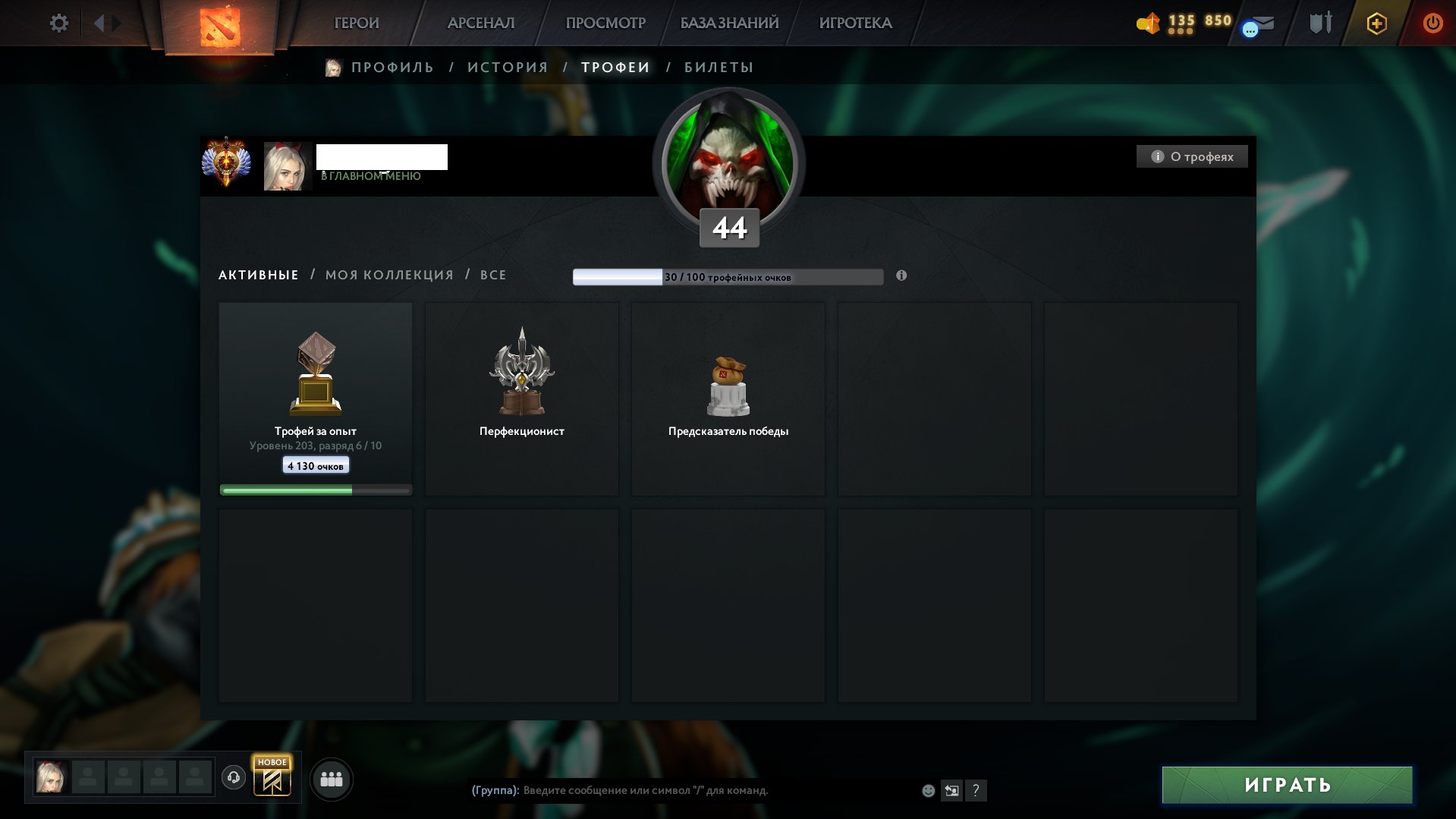Image resolution: width=1456 pixels, height=819 pixels.
Task: Click the group chat input field
Action: click(x=683, y=790)
